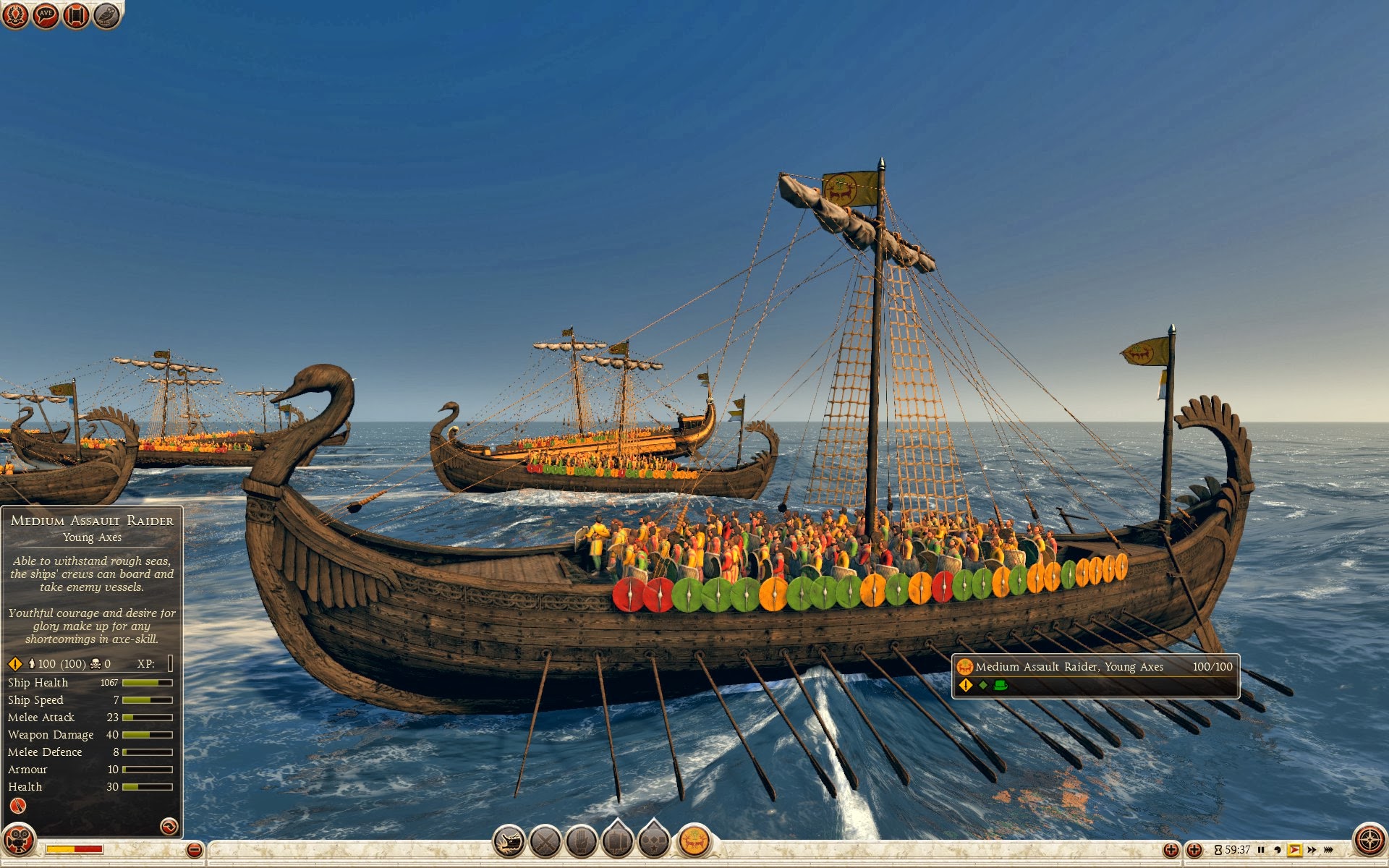Open the laurel wreath menu button
Screen dimensions: 1389x868
16,15
